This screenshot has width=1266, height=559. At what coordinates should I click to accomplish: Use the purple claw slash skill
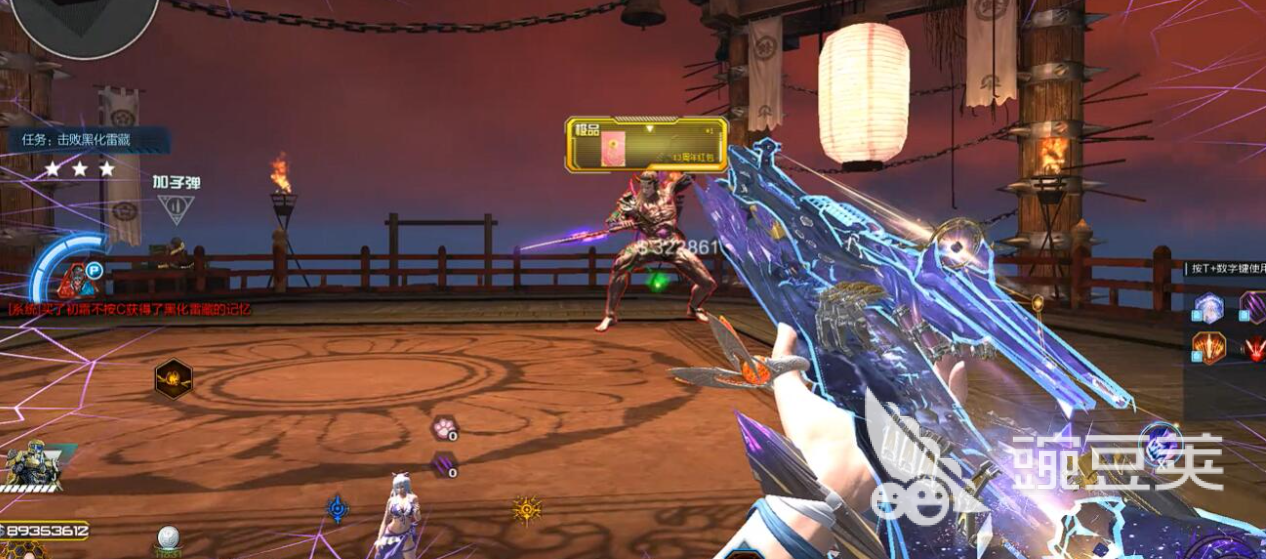(x=1253, y=306)
